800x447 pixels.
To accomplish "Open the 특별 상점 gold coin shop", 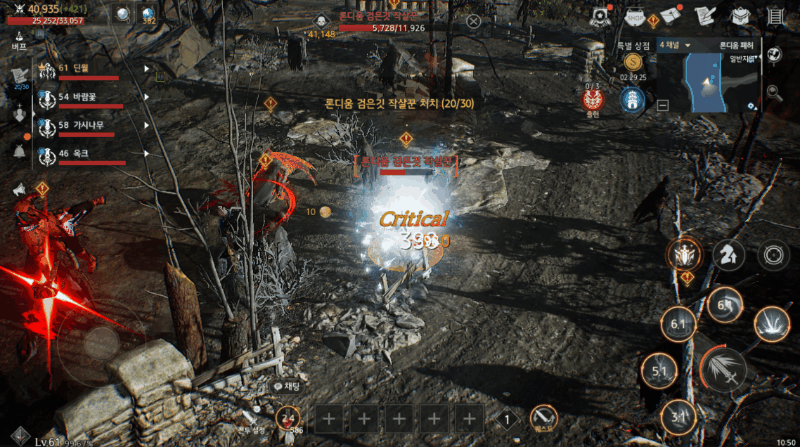I will tap(632, 61).
